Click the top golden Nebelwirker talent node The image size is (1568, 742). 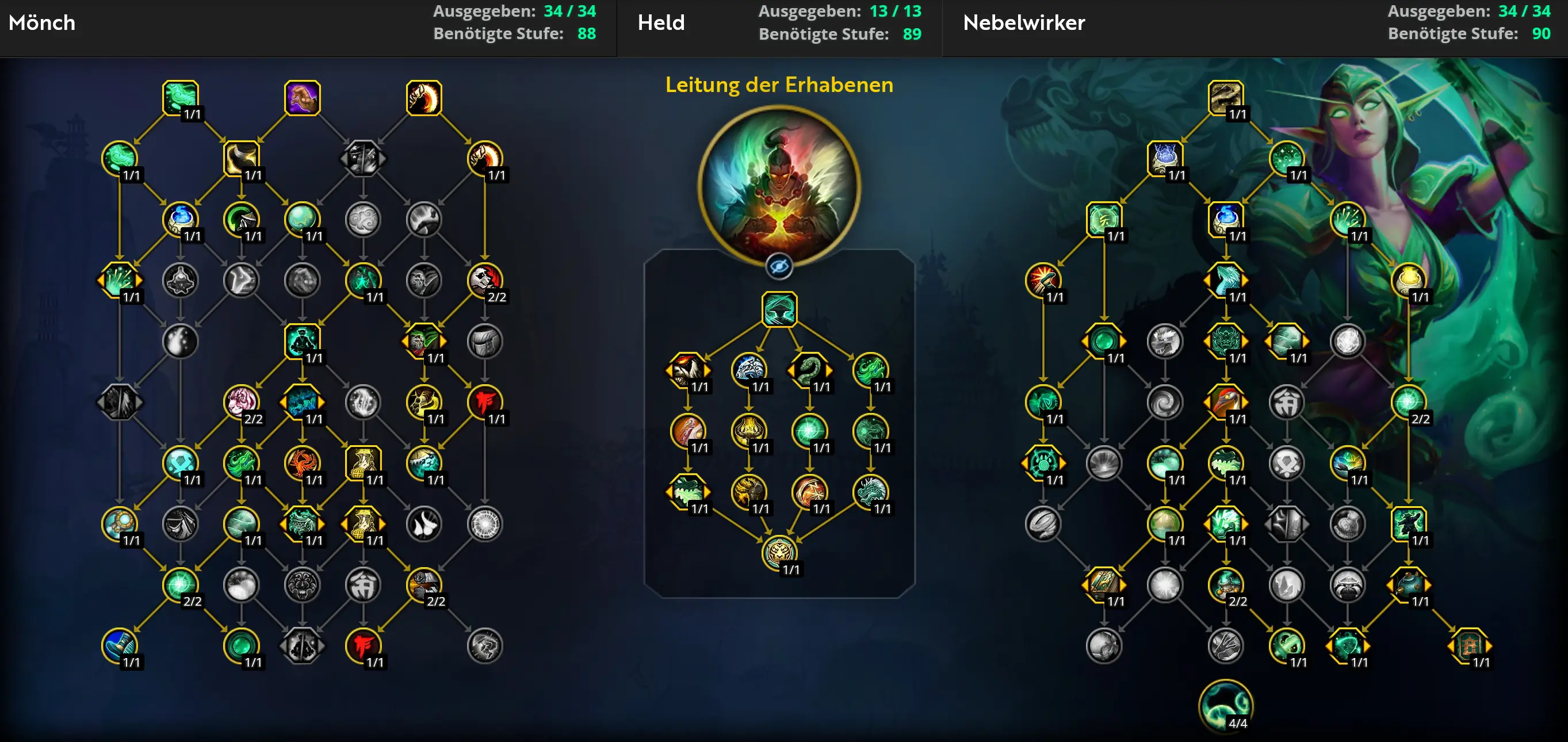point(1225,97)
